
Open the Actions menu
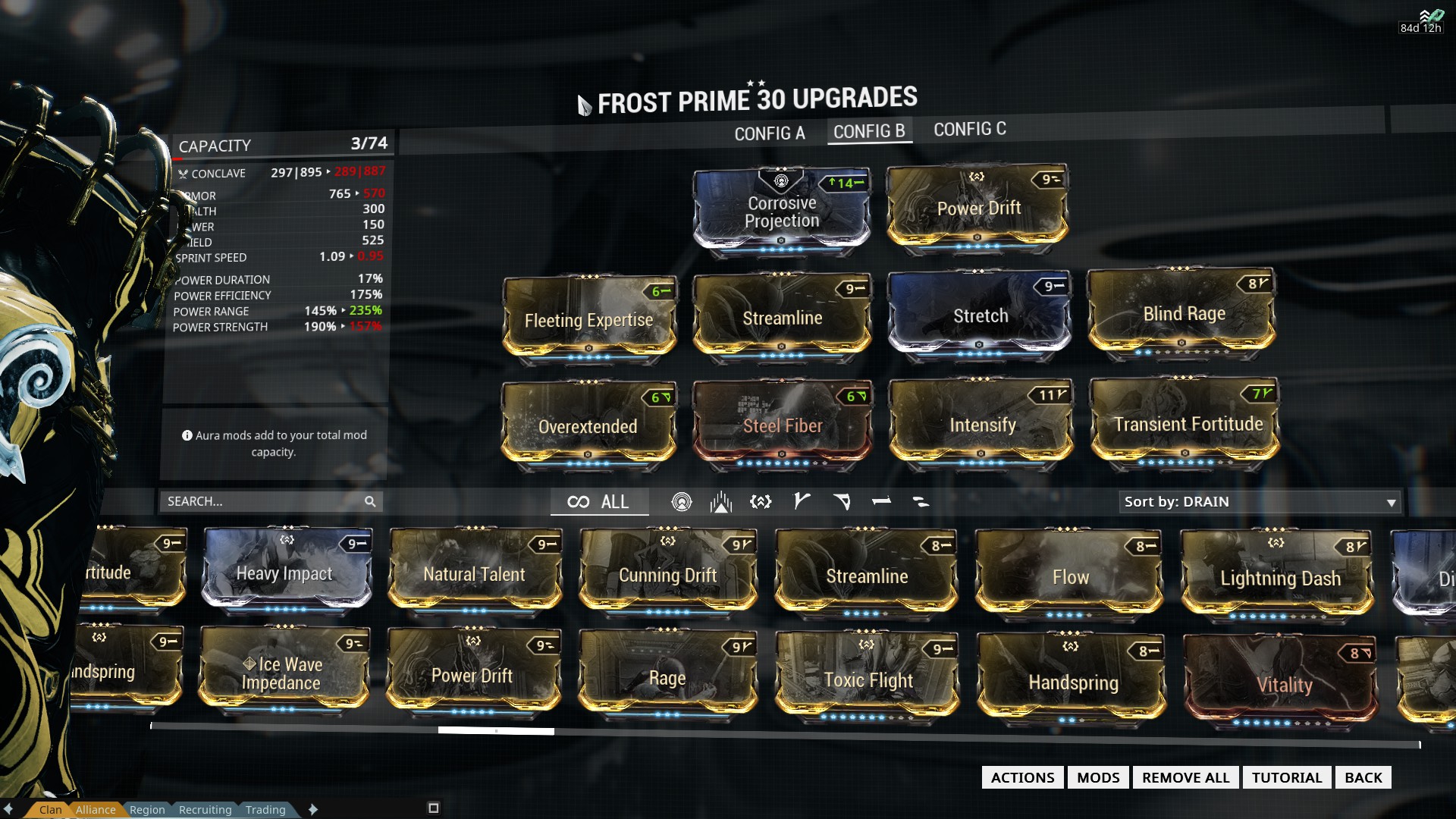click(x=1022, y=777)
